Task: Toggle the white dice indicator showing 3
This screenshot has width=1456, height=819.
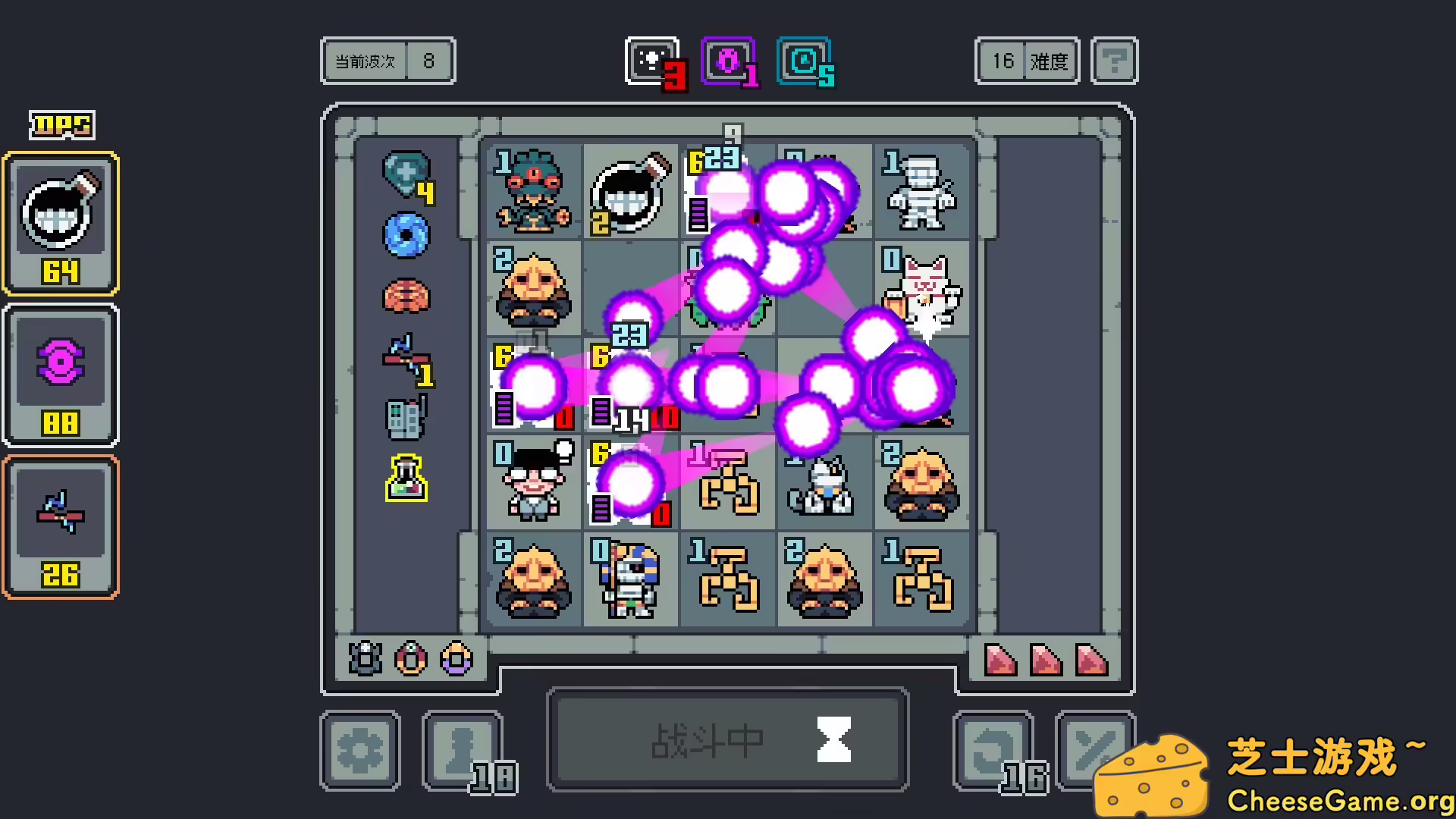Action: (x=650, y=61)
